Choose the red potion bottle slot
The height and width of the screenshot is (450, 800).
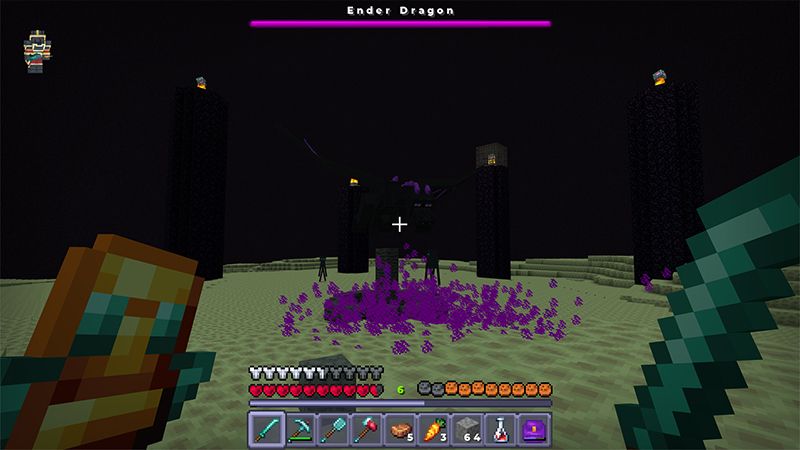point(502,428)
